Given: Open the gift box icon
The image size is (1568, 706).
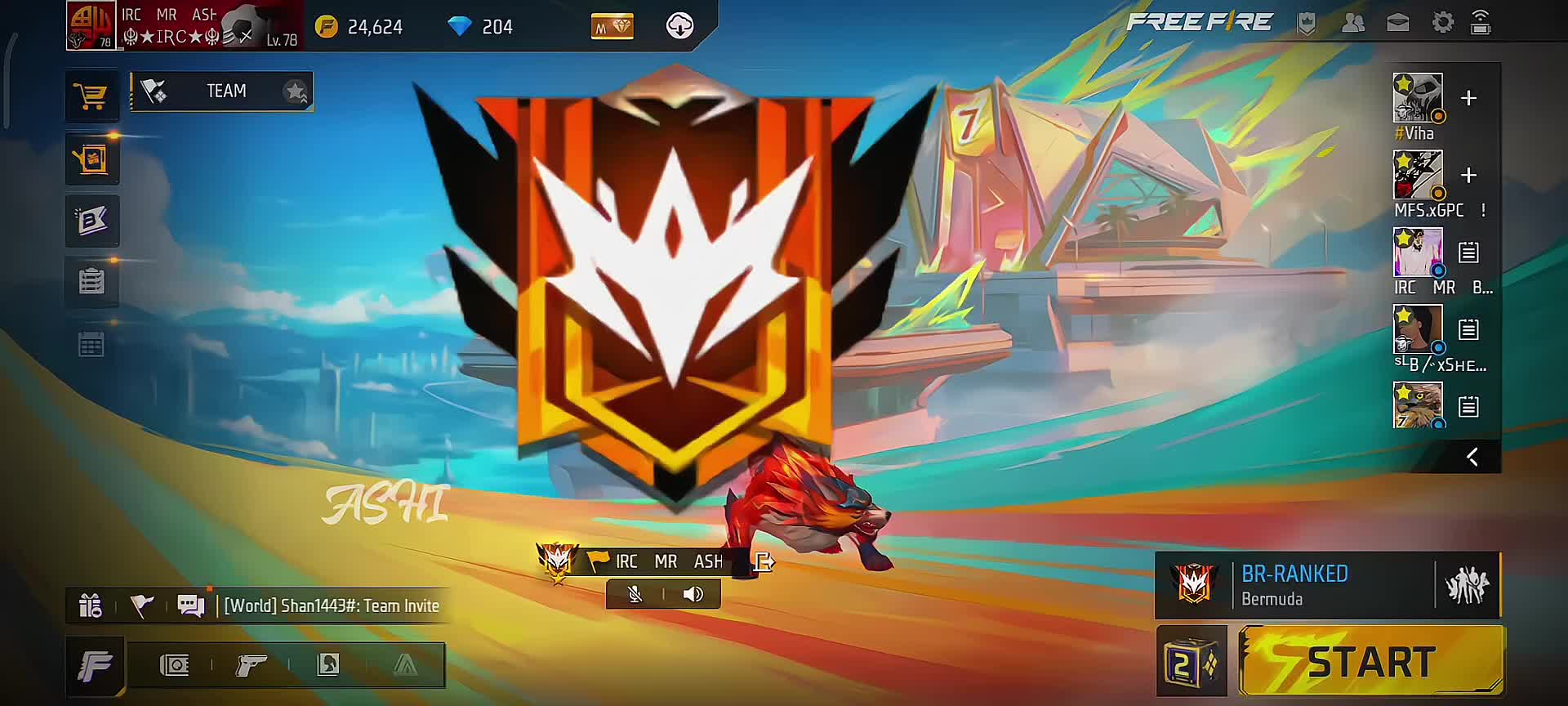Looking at the screenshot, I should [x=90, y=605].
